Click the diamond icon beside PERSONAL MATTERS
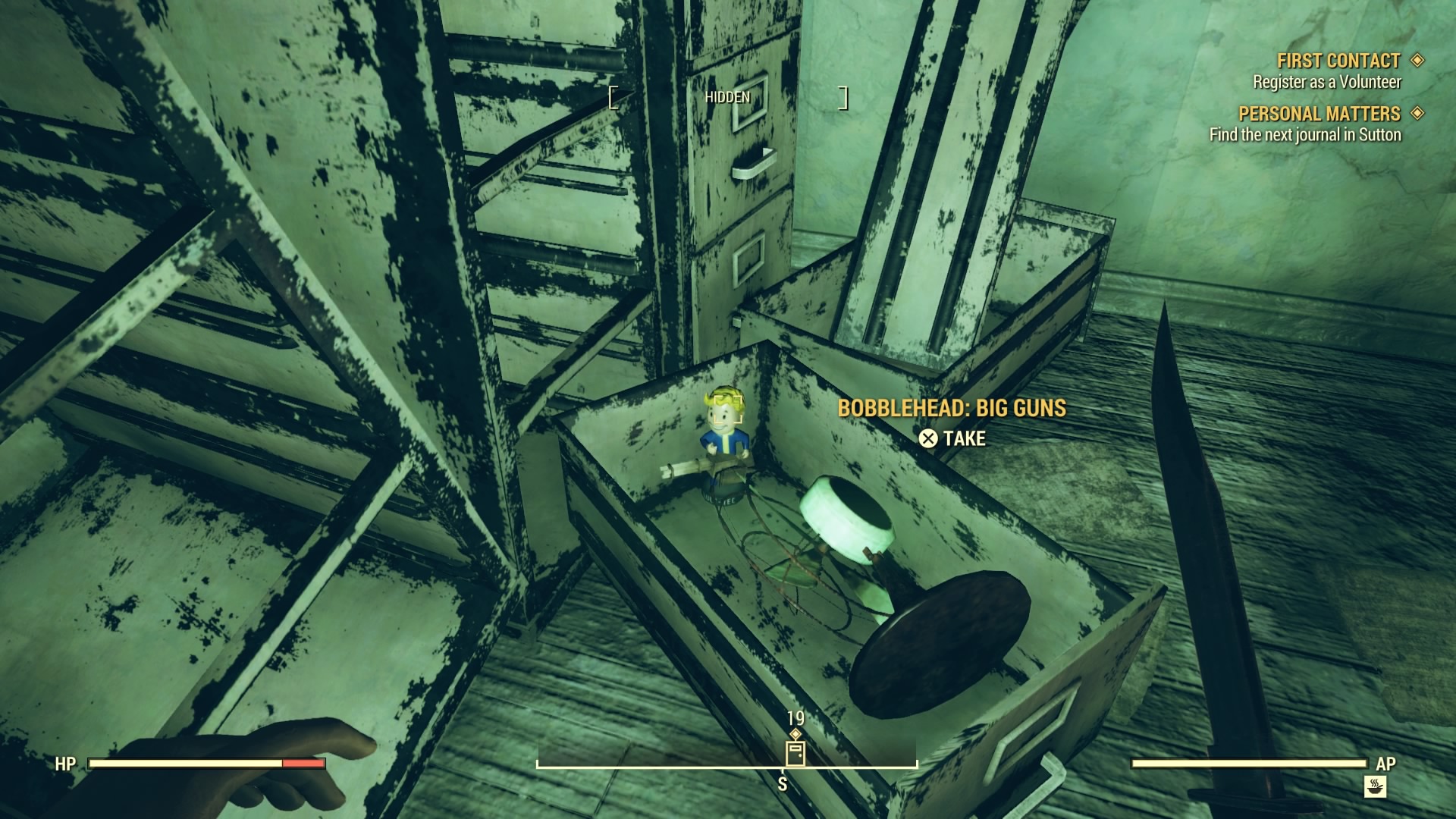Image resolution: width=1456 pixels, height=819 pixels. (x=1417, y=115)
